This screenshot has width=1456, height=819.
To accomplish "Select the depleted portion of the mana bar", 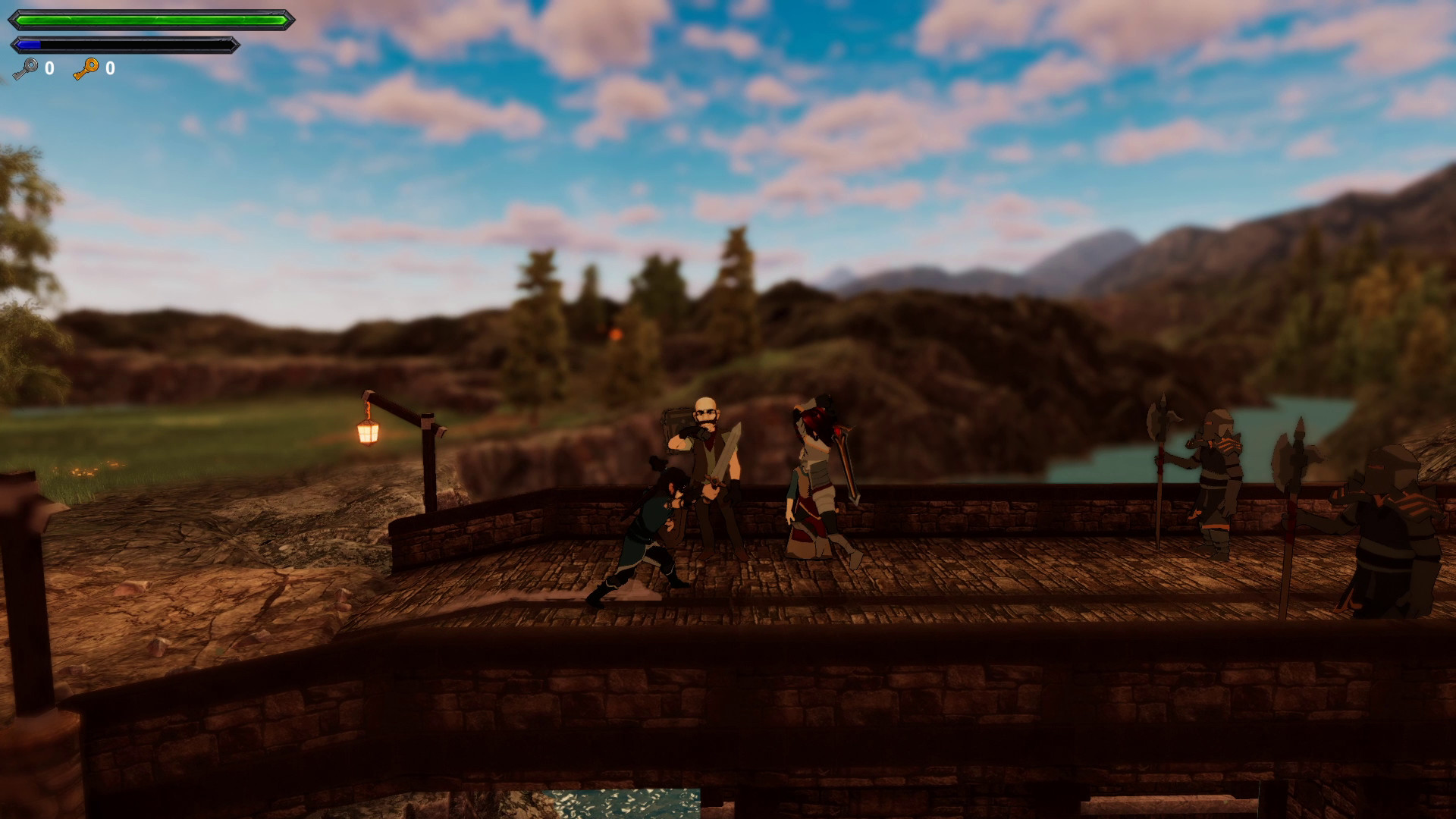I will (x=136, y=43).
